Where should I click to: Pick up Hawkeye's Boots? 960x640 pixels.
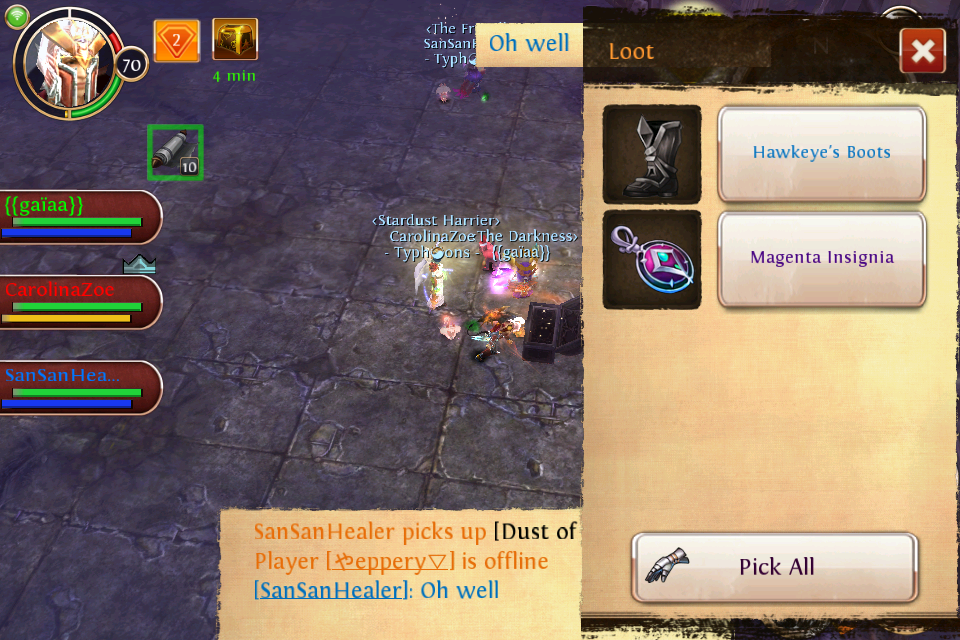click(822, 153)
